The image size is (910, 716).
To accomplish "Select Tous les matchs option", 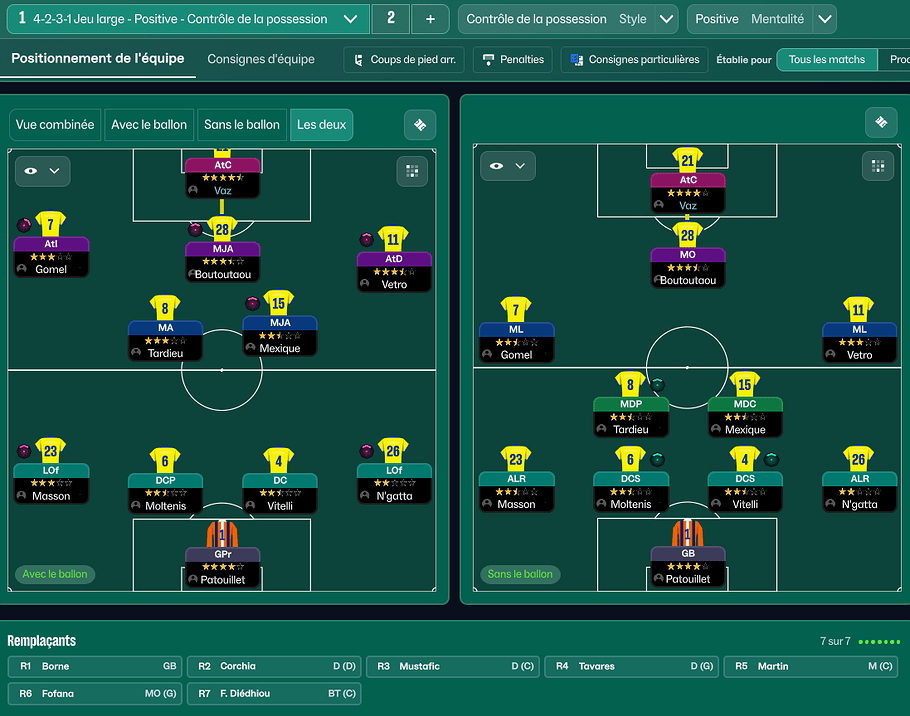I will 826,60.
